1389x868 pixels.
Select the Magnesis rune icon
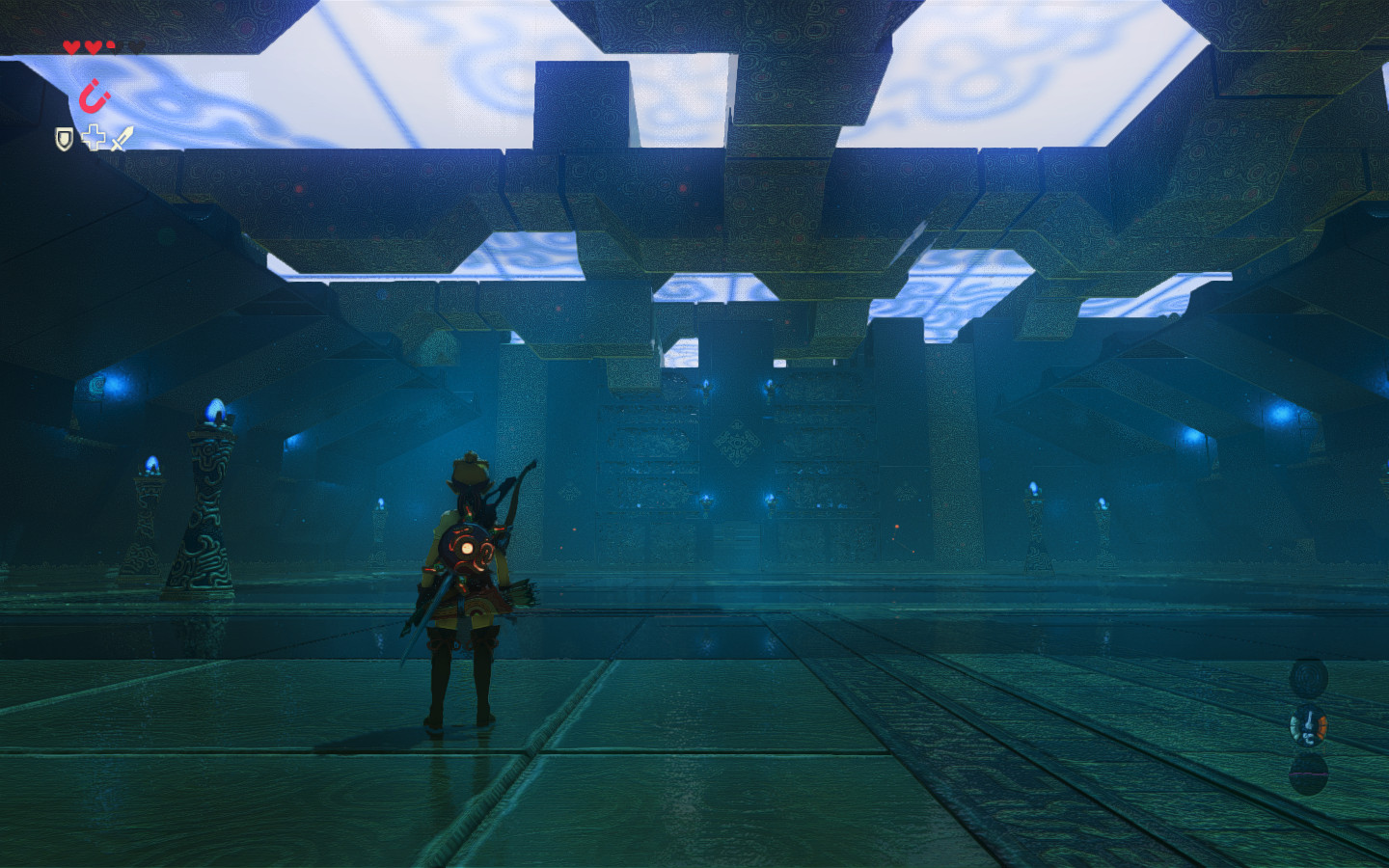pos(95,95)
